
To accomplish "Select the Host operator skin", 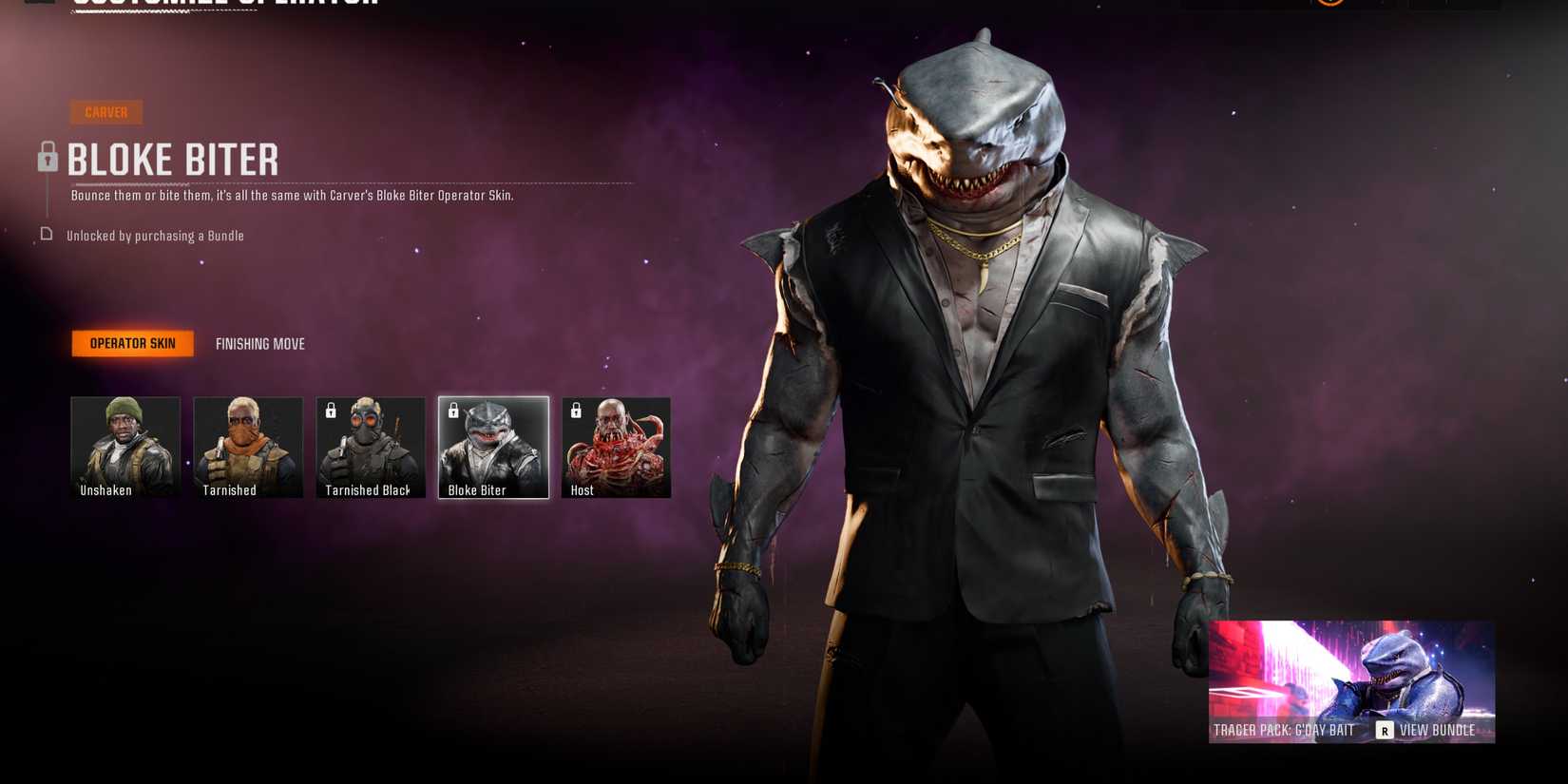I will [616, 446].
